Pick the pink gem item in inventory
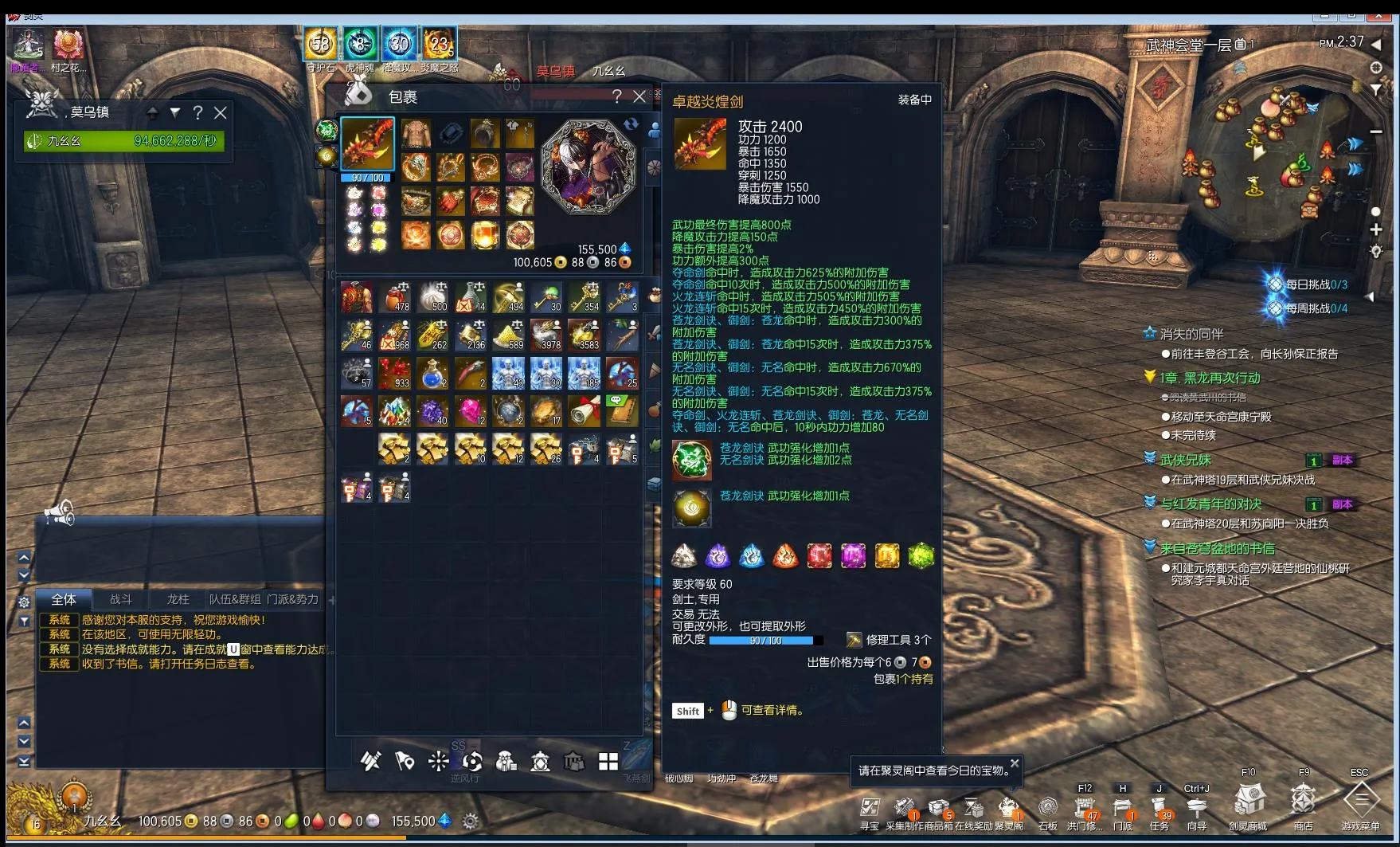 coord(471,411)
